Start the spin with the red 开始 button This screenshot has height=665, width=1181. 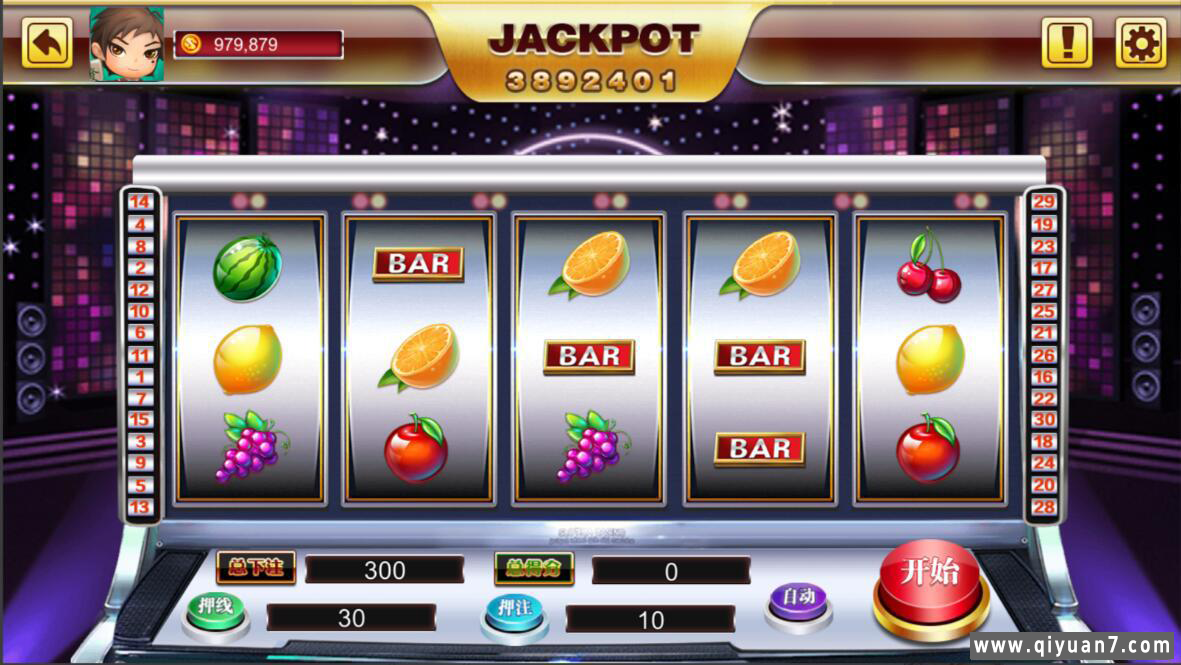(x=930, y=582)
